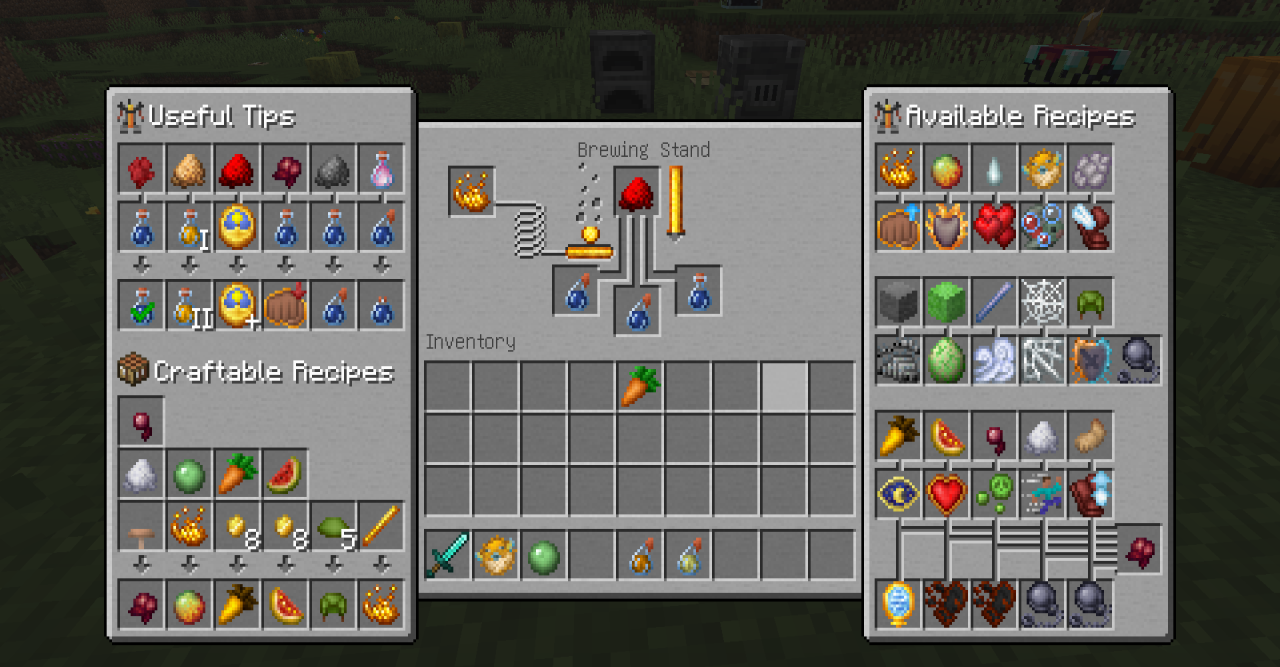
Task: Select the slimeball in the hotbar
Action: click(x=544, y=555)
